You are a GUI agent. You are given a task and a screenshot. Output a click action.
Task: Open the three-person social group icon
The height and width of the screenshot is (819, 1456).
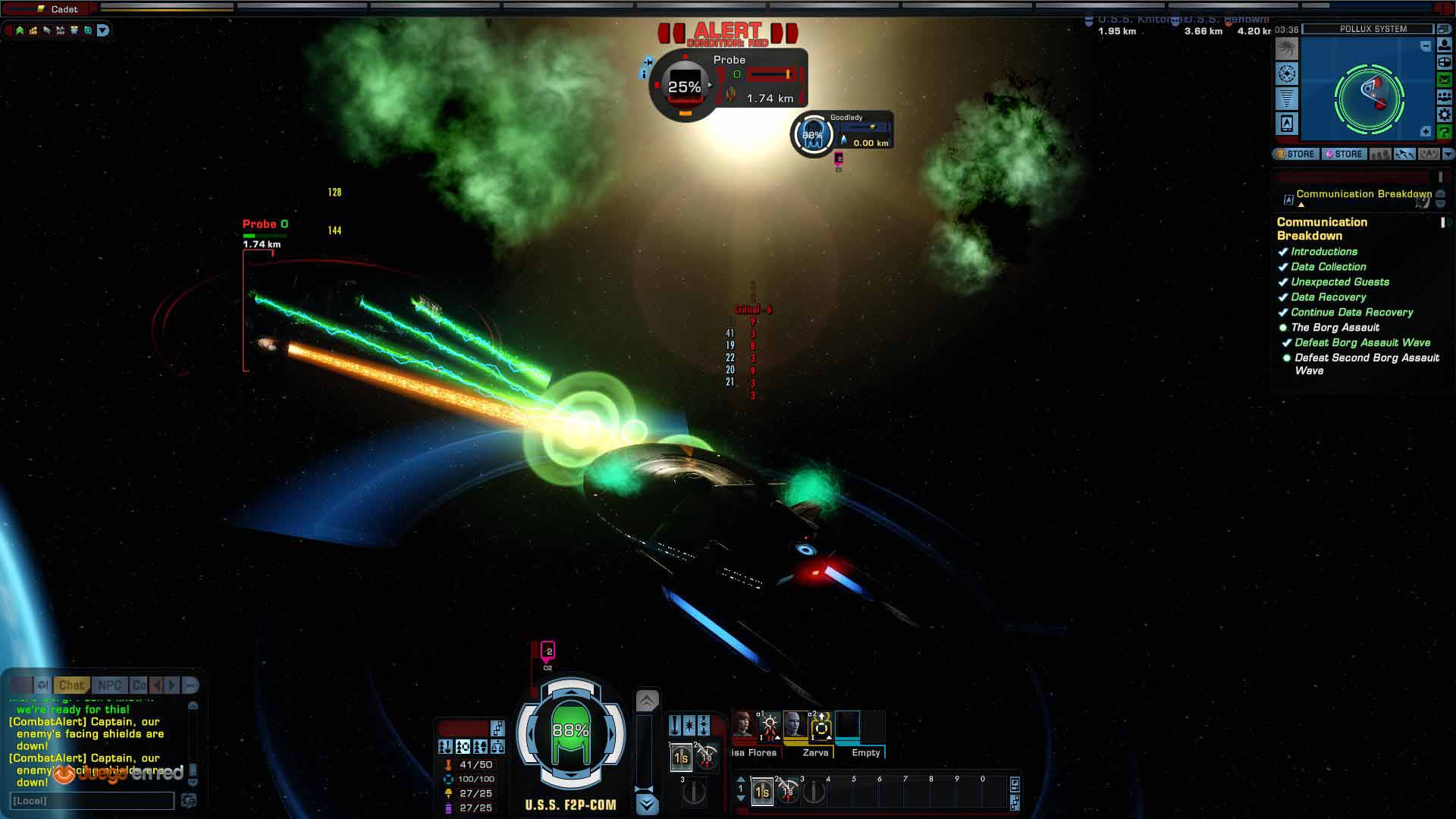click(1444, 97)
